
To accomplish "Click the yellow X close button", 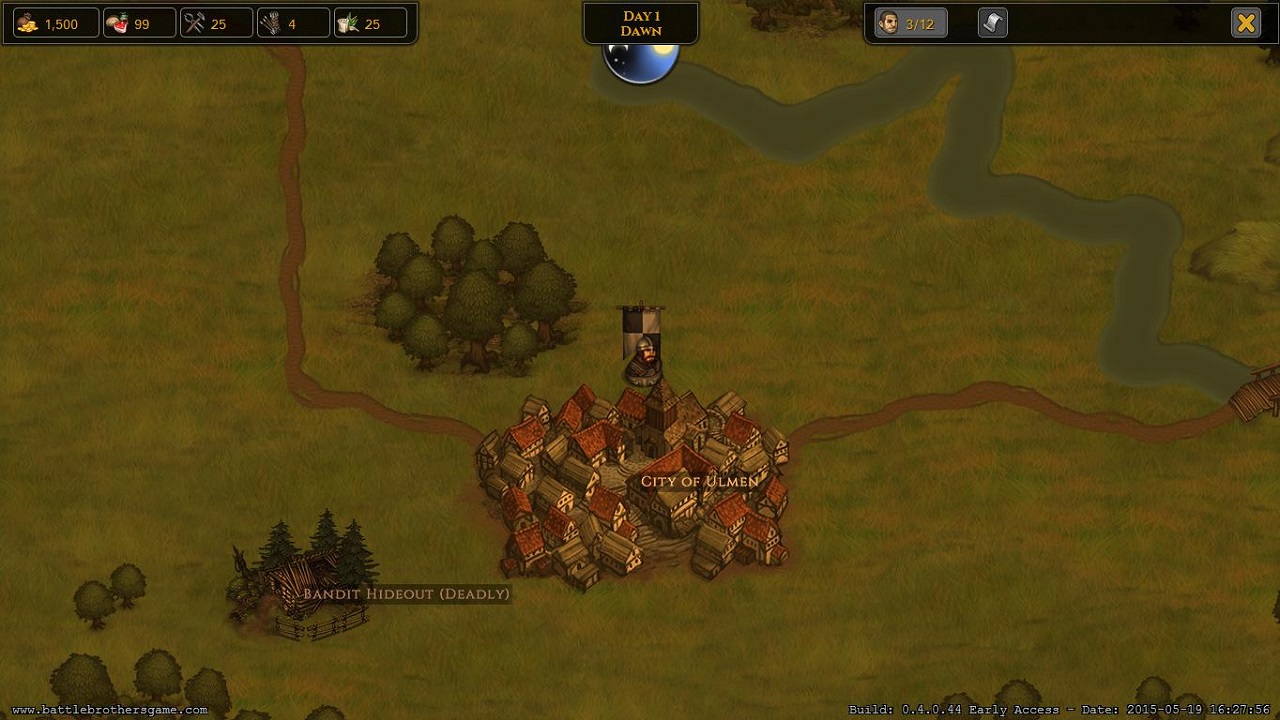I will (1246, 23).
